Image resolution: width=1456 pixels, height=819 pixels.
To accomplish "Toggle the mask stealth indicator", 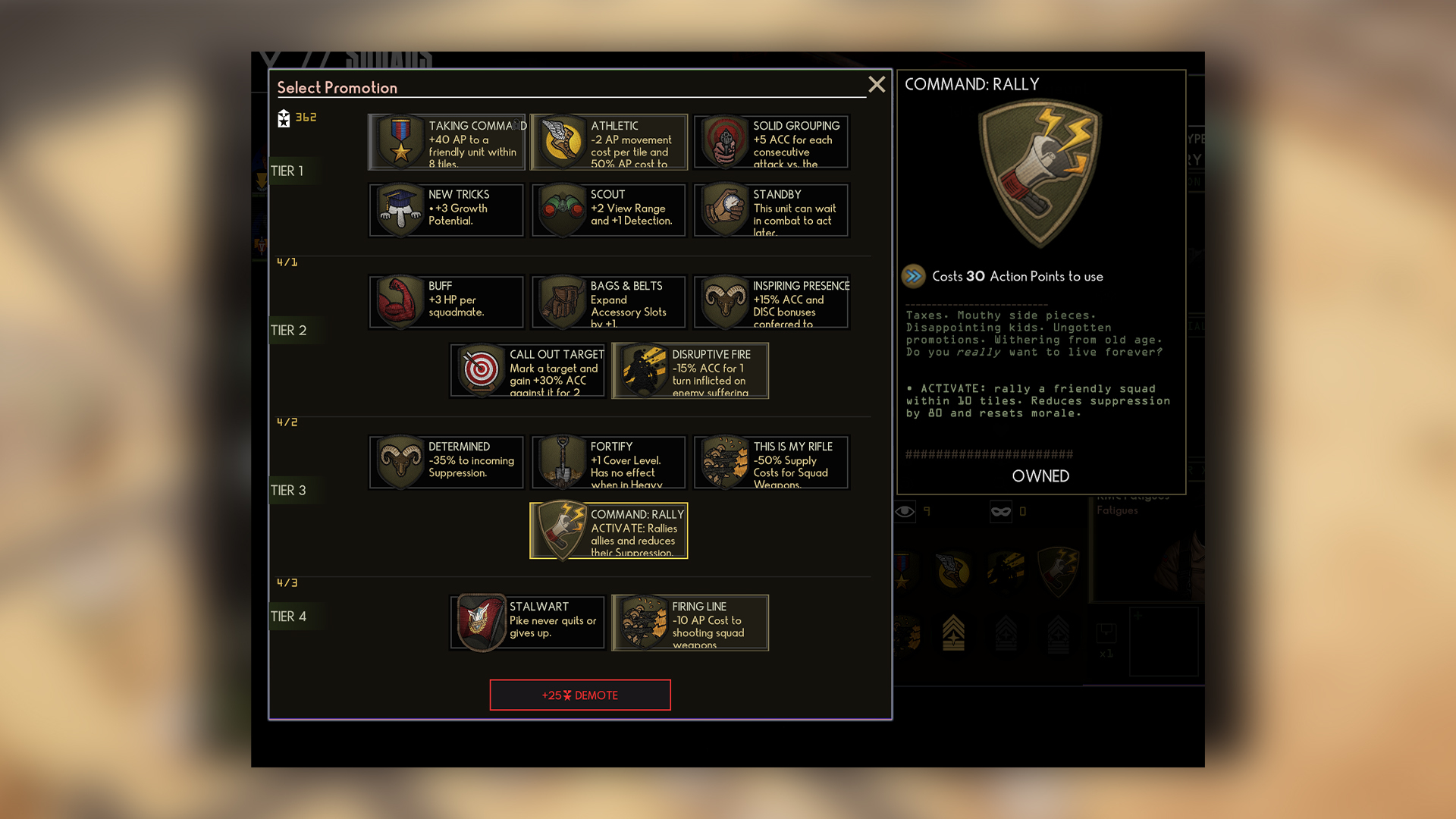I will [1000, 512].
